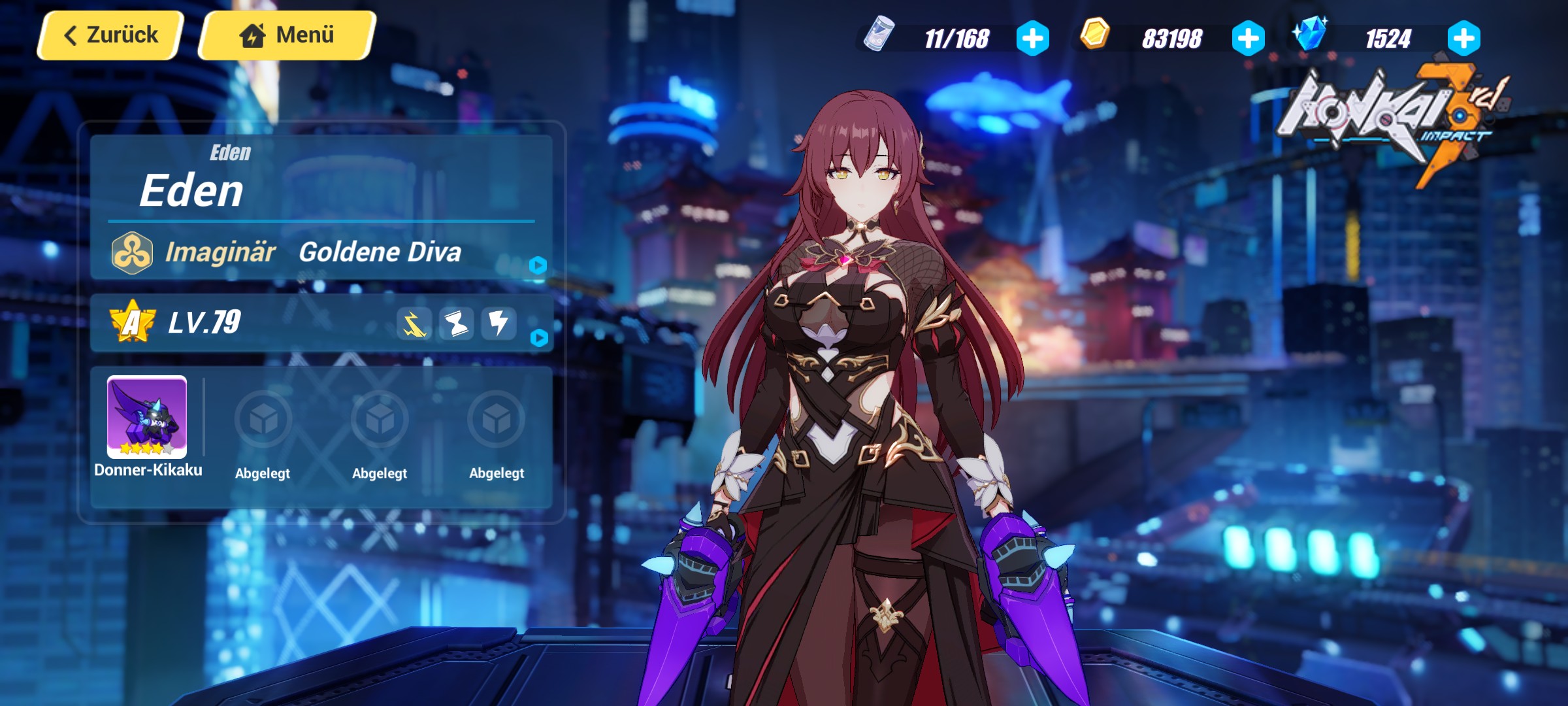This screenshot has width=1568, height=706.
Task: Select the Imaginär element emblem
Action: click(x=131, y=254)
